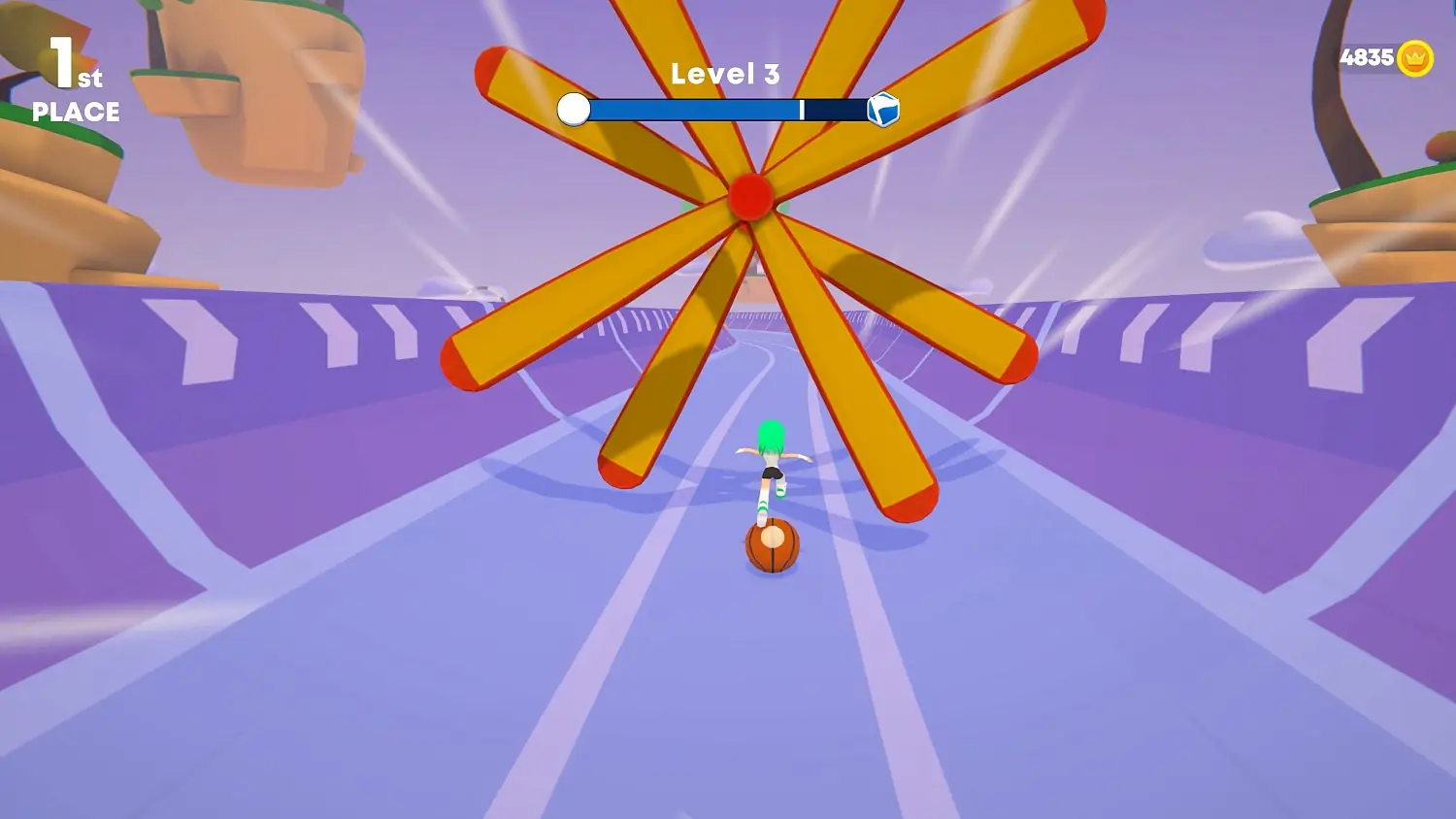Viewport: 1456px width, 819px height.
Task: Click the basketball the character is riding
Action: (772, 548)
